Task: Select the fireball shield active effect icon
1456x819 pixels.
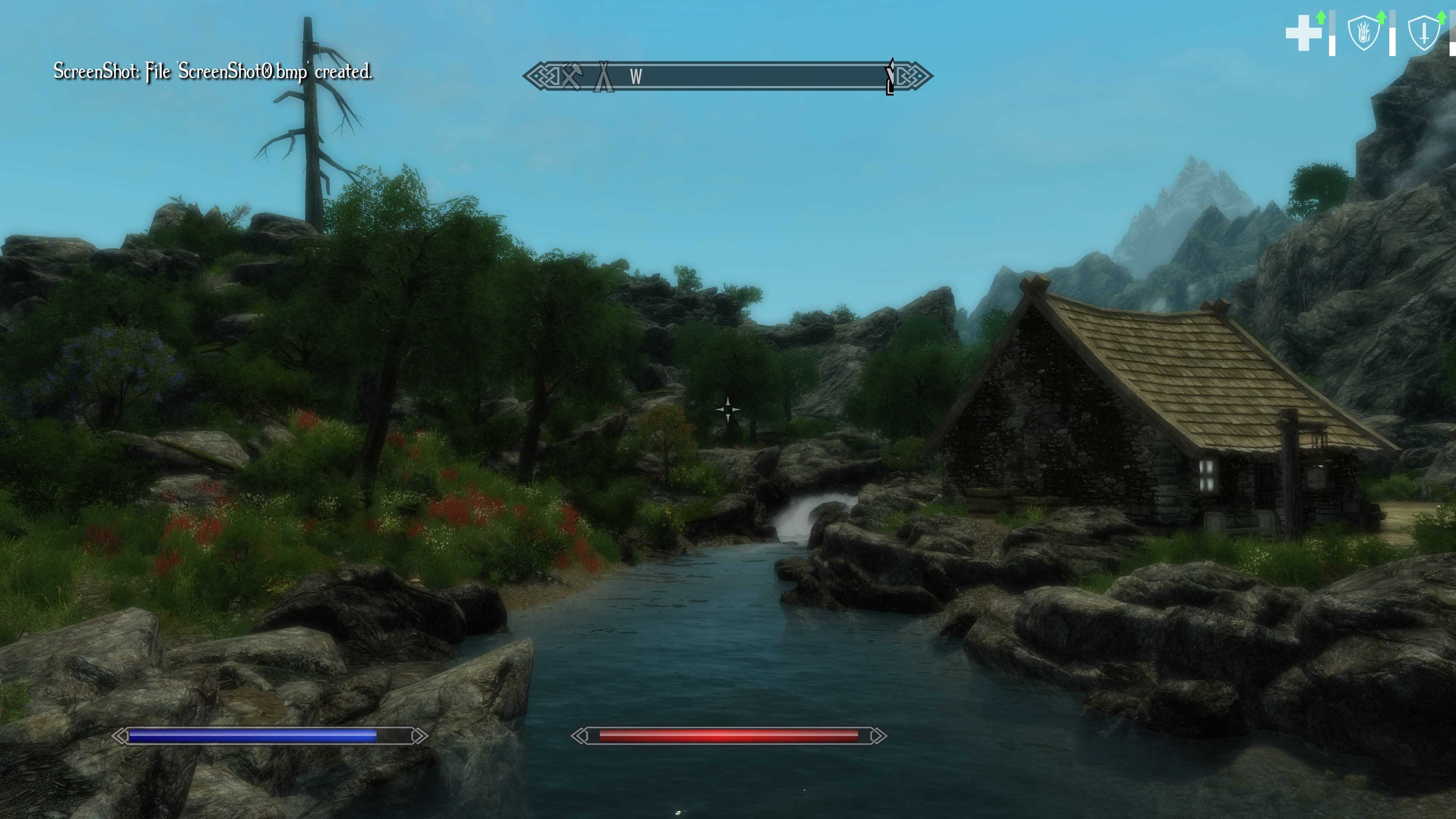Action: tap(1363, 33)
